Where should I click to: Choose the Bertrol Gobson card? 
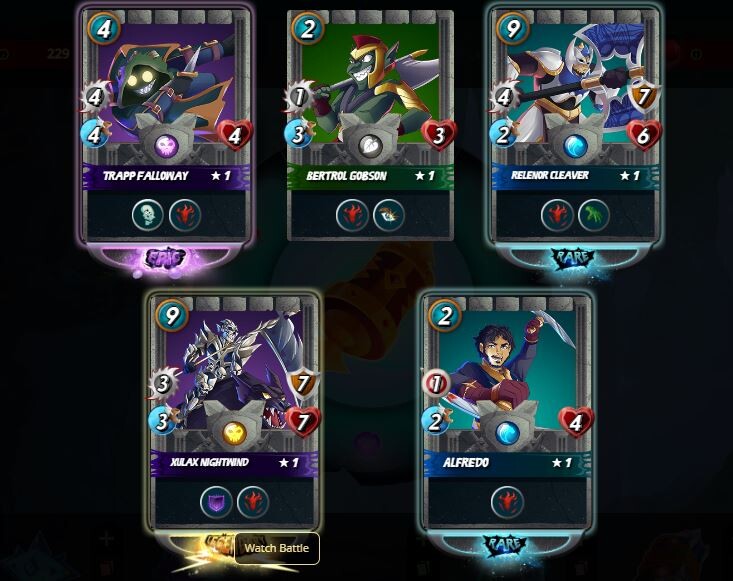(370, 125)
